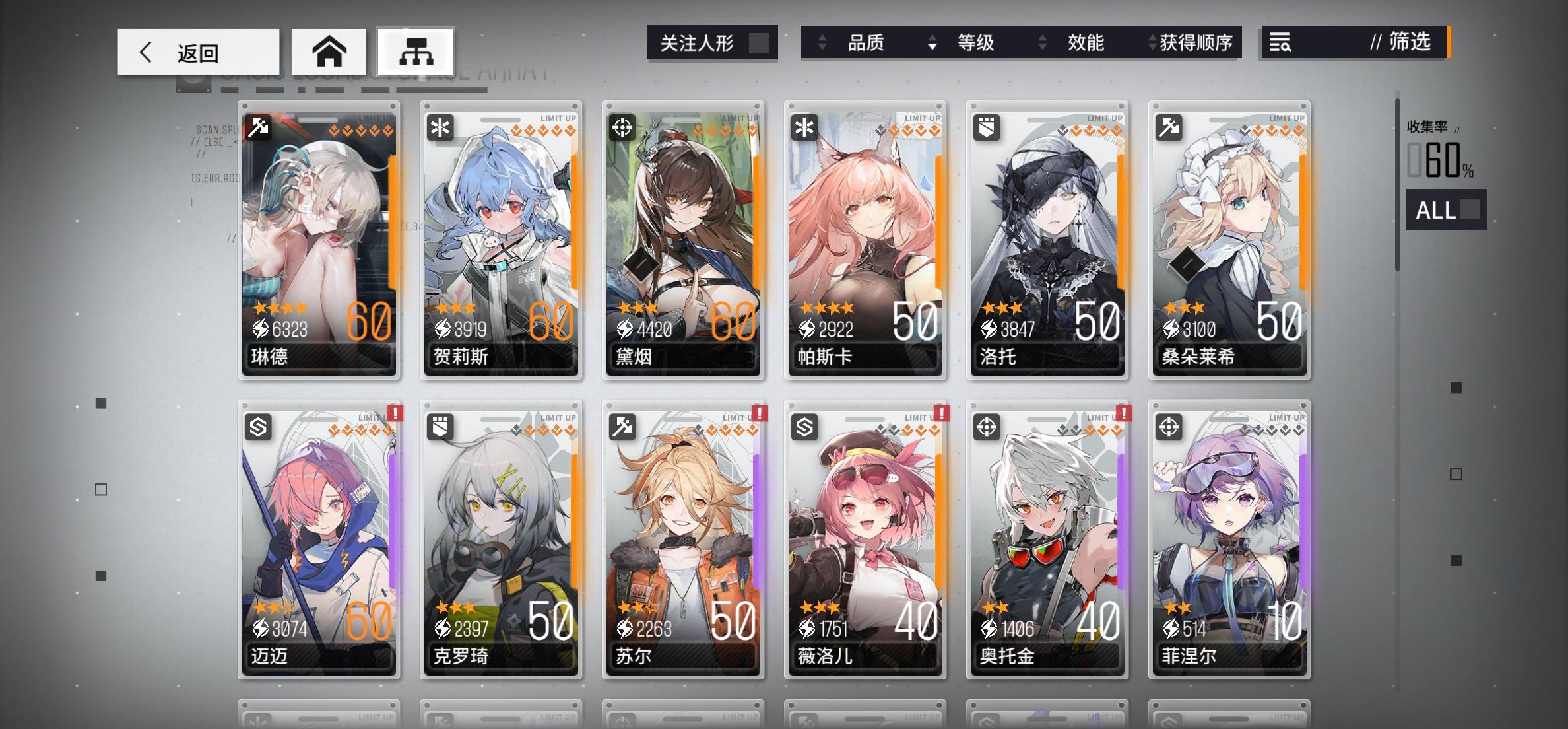Switch to the storage array tab
This screenshot has width=1568, height=729.
click(x=415, y=51)
